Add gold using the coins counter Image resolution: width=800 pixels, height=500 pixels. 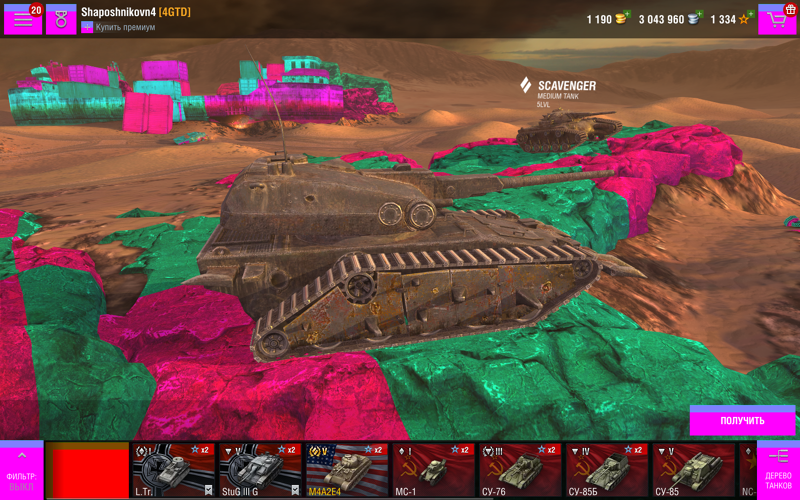[x=606, y=19]
